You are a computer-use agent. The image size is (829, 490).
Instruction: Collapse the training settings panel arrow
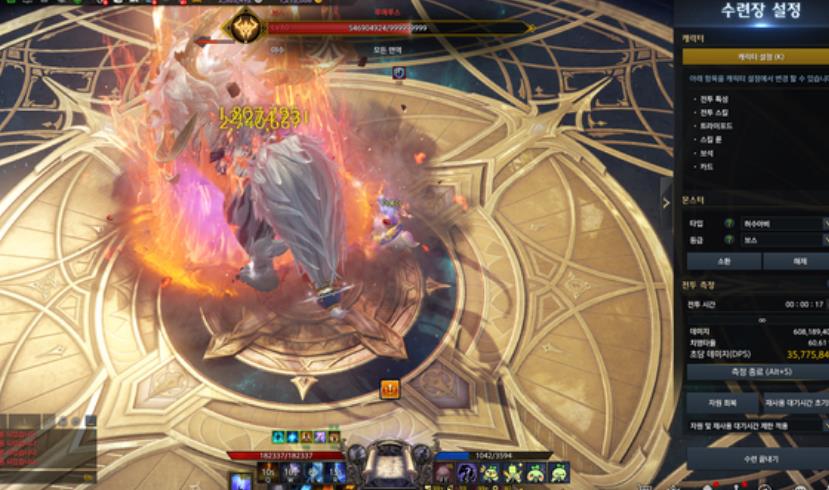click(667, 201)
